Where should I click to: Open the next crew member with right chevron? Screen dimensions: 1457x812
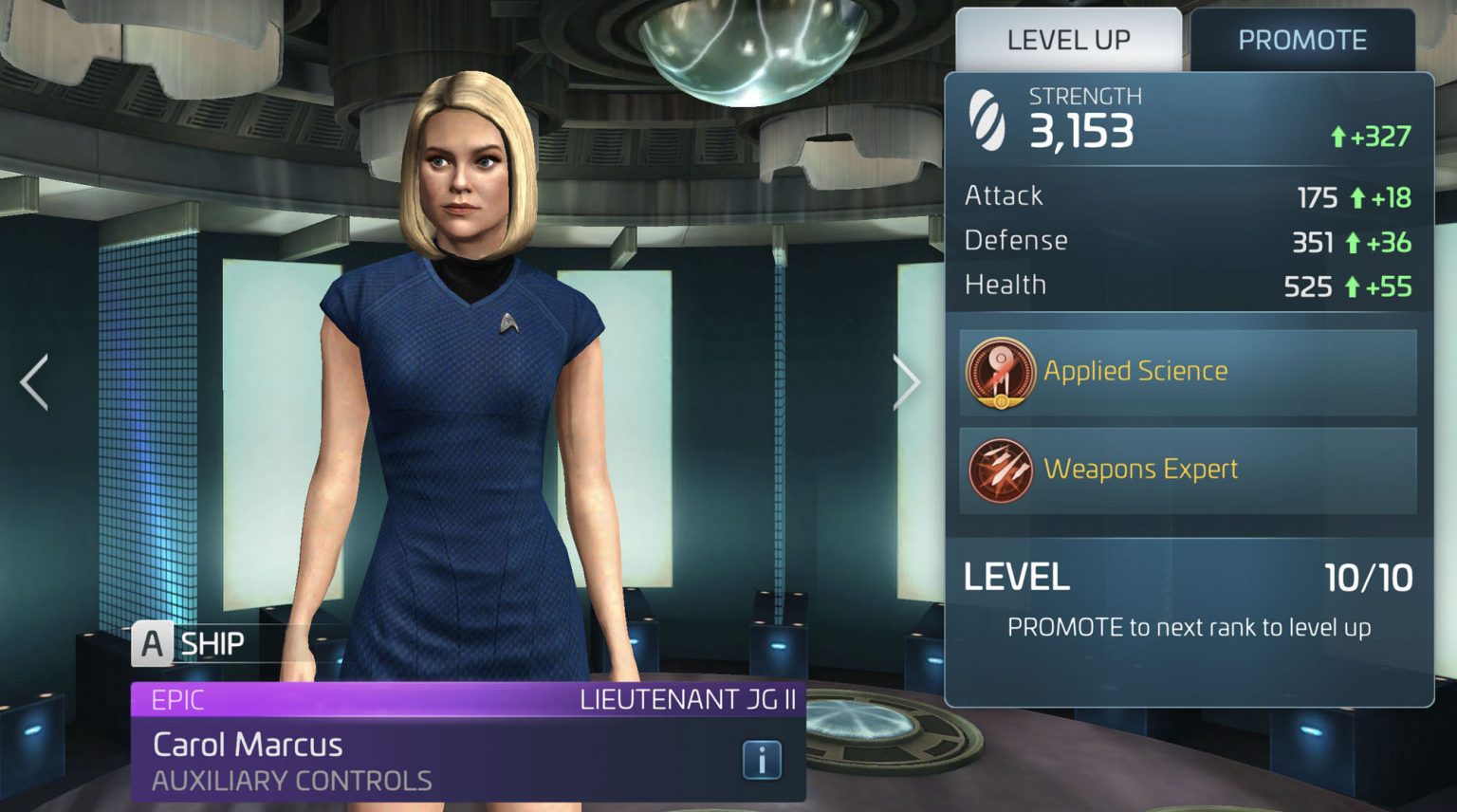[x=908, y=381]
